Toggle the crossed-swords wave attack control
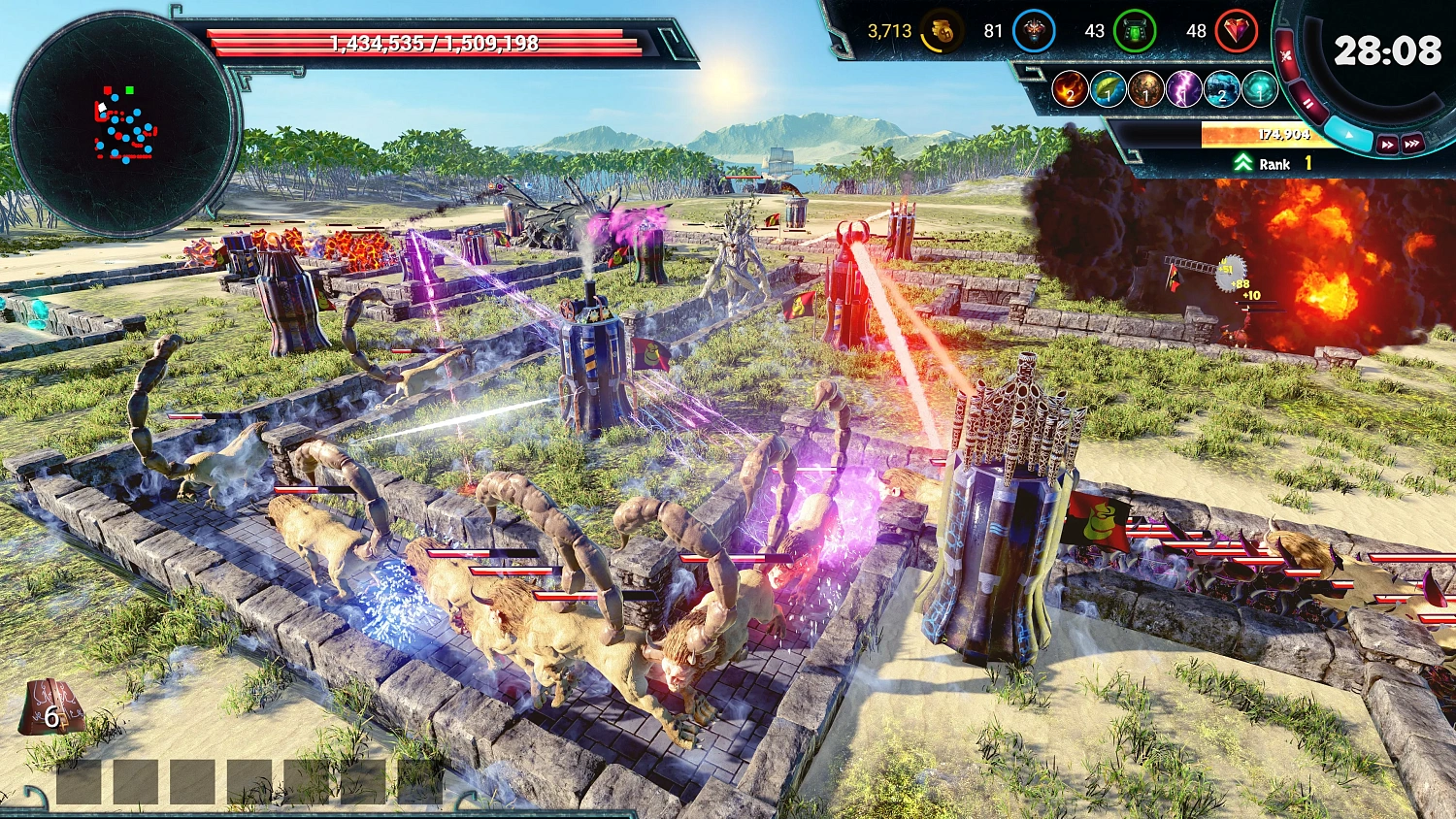The image size is (1456, 819). [x=1286, y=55]
